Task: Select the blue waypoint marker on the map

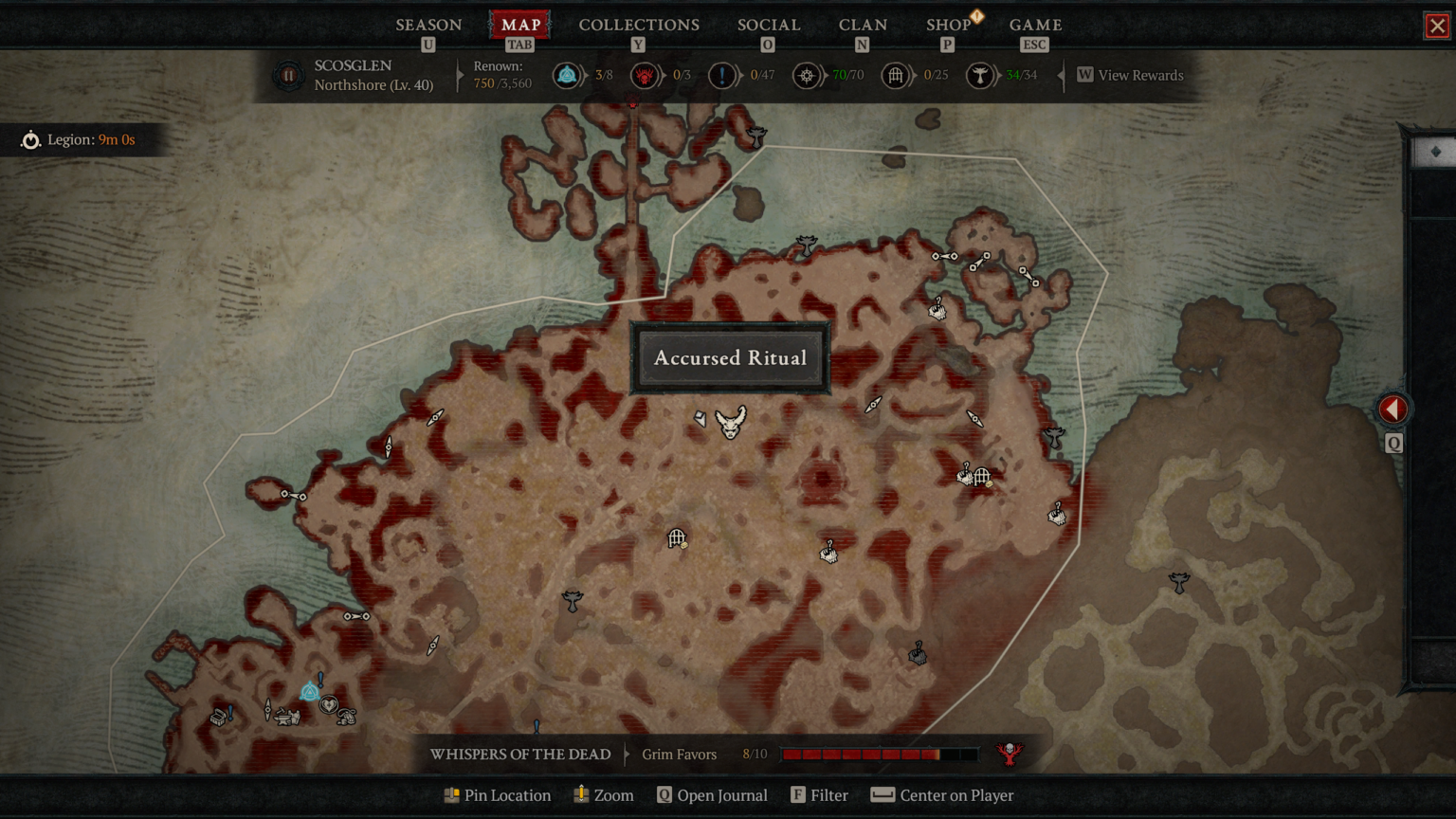Action: click(x=309, y=692)
